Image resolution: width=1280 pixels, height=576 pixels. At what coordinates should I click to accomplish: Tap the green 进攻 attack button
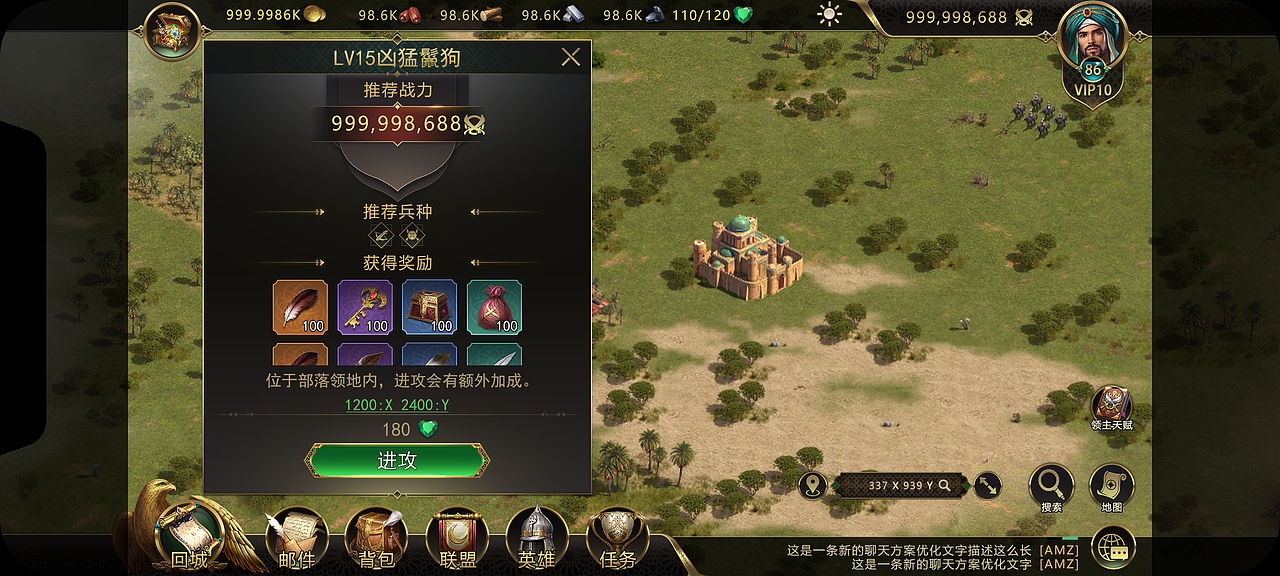coord(397,461)
